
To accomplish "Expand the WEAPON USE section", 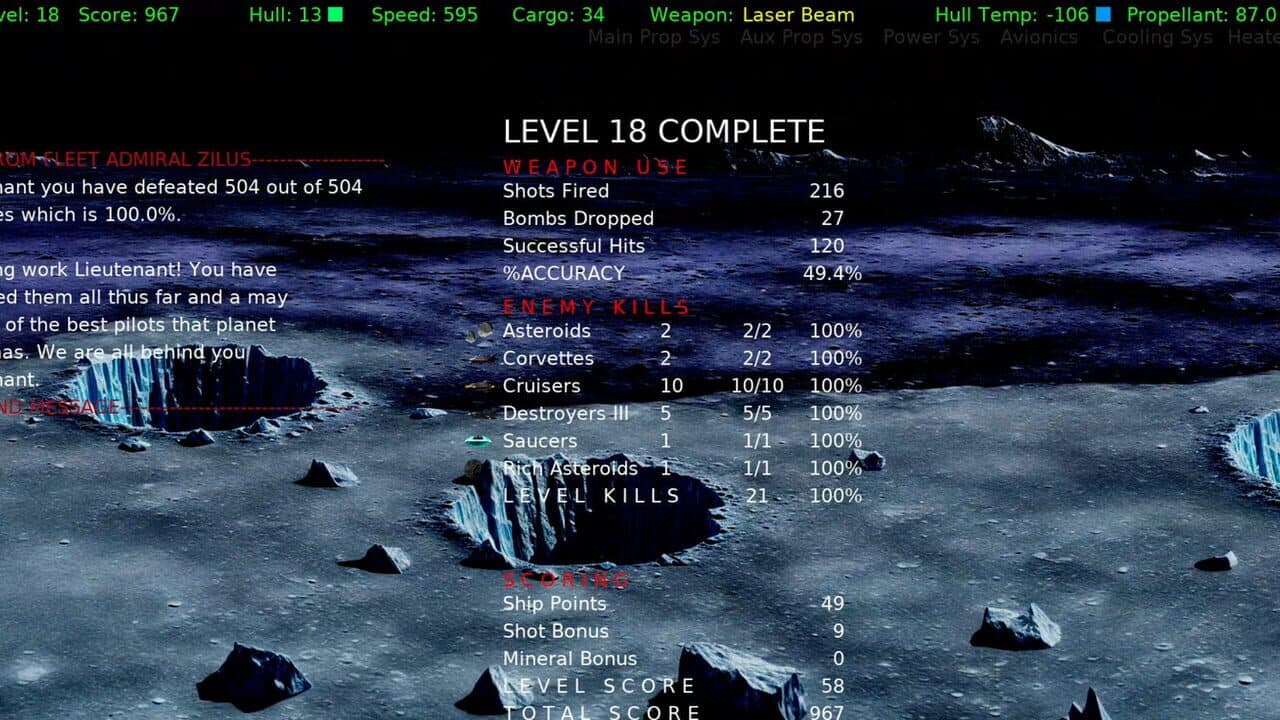I will [x=594, y=167].
